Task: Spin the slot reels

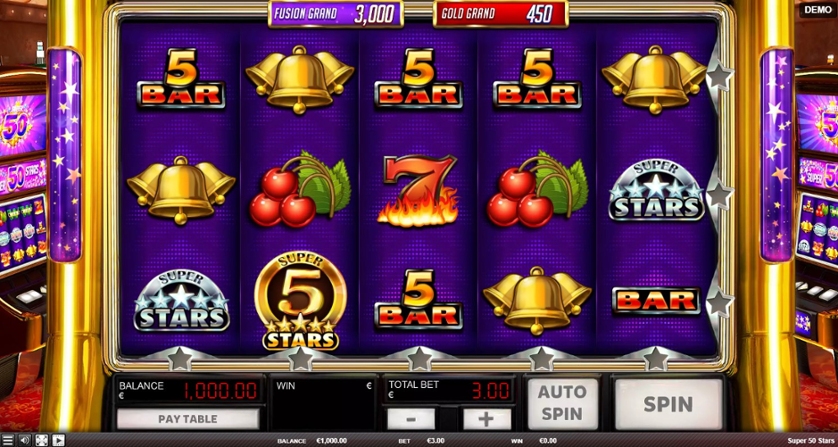Action: pos(667,404)
